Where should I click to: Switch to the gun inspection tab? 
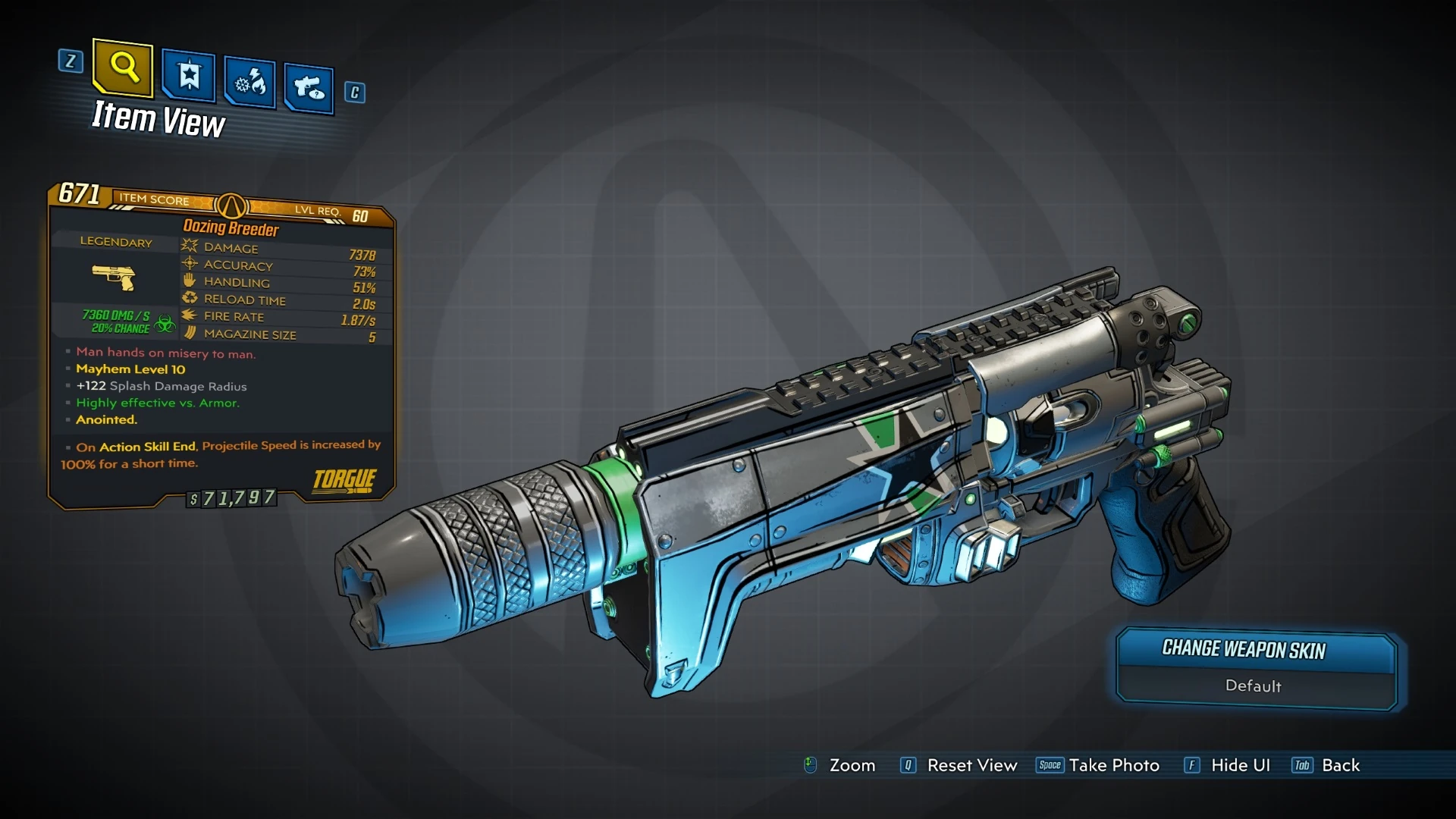click(x=309, y=89)
